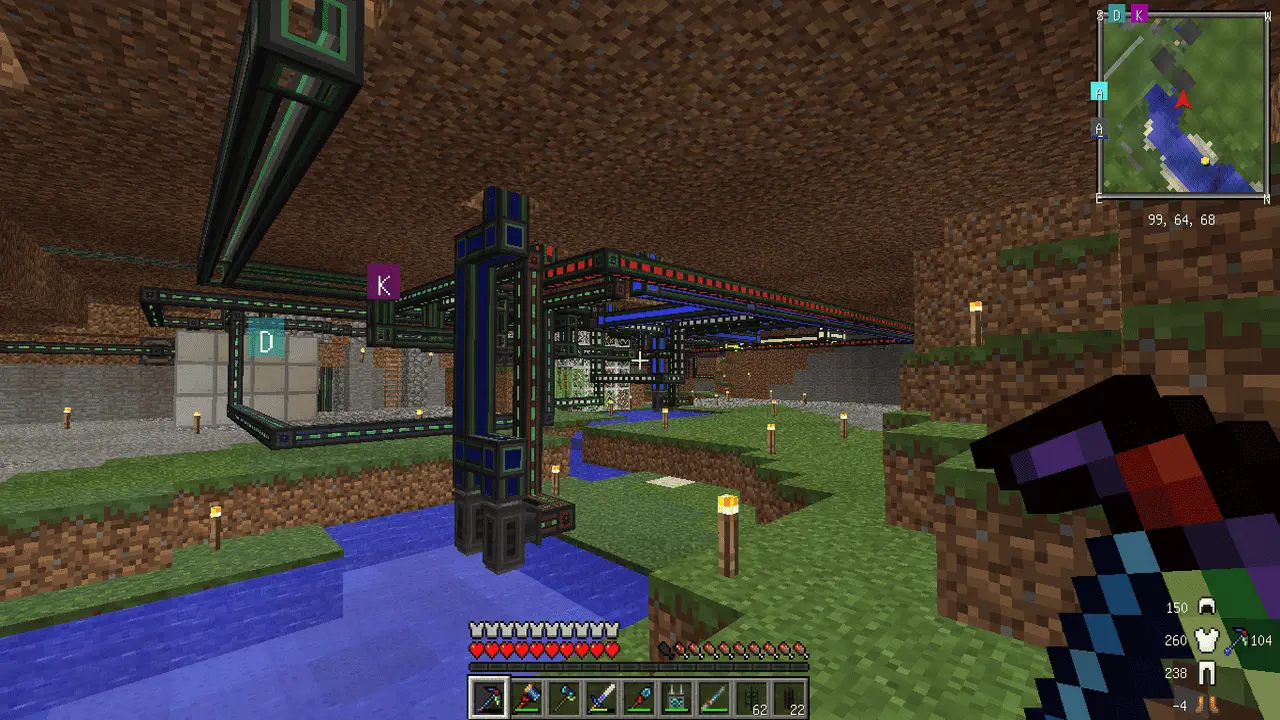This screenshot has width=1280, height=720.
Task: Click the teal D waypoint on the minimap
Action: click(1117, 14)
